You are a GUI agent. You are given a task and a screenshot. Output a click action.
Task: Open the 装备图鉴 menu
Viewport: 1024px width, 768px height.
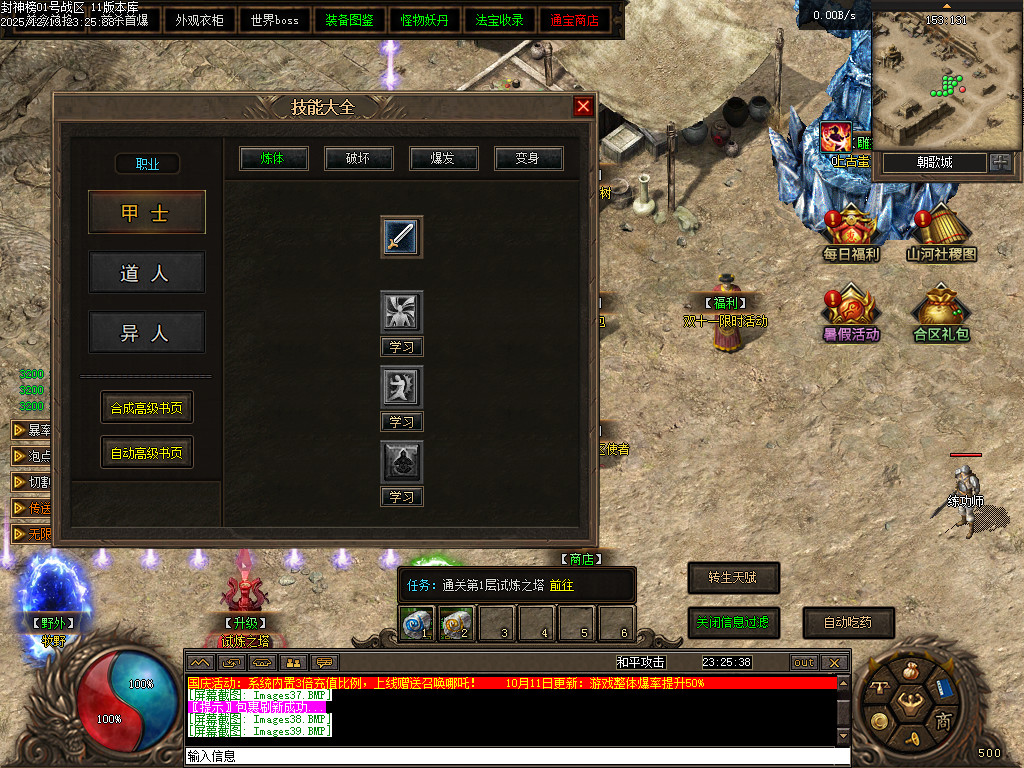coord(350,20)
